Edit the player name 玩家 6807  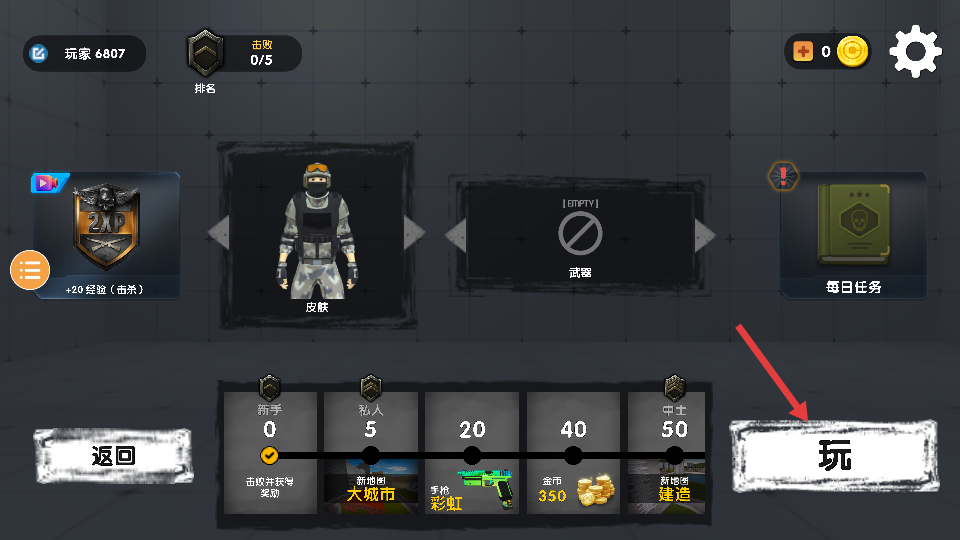click(85, 53)
